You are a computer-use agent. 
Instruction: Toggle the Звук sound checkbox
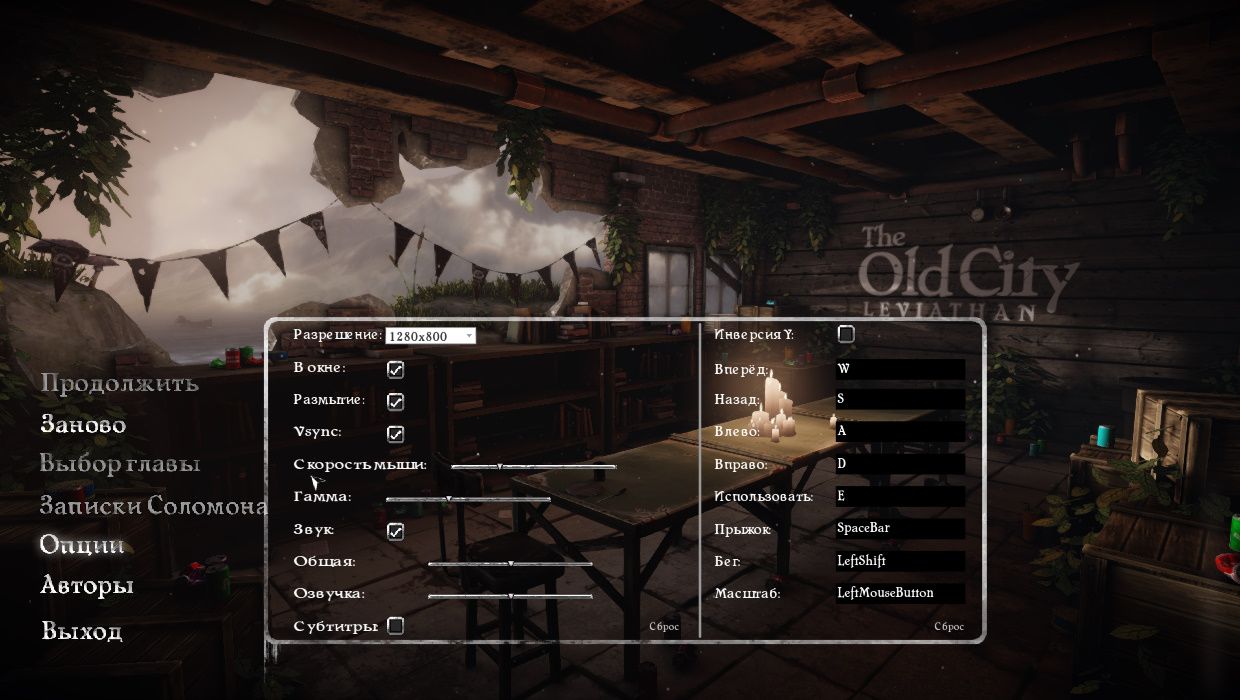click(396, 530)
